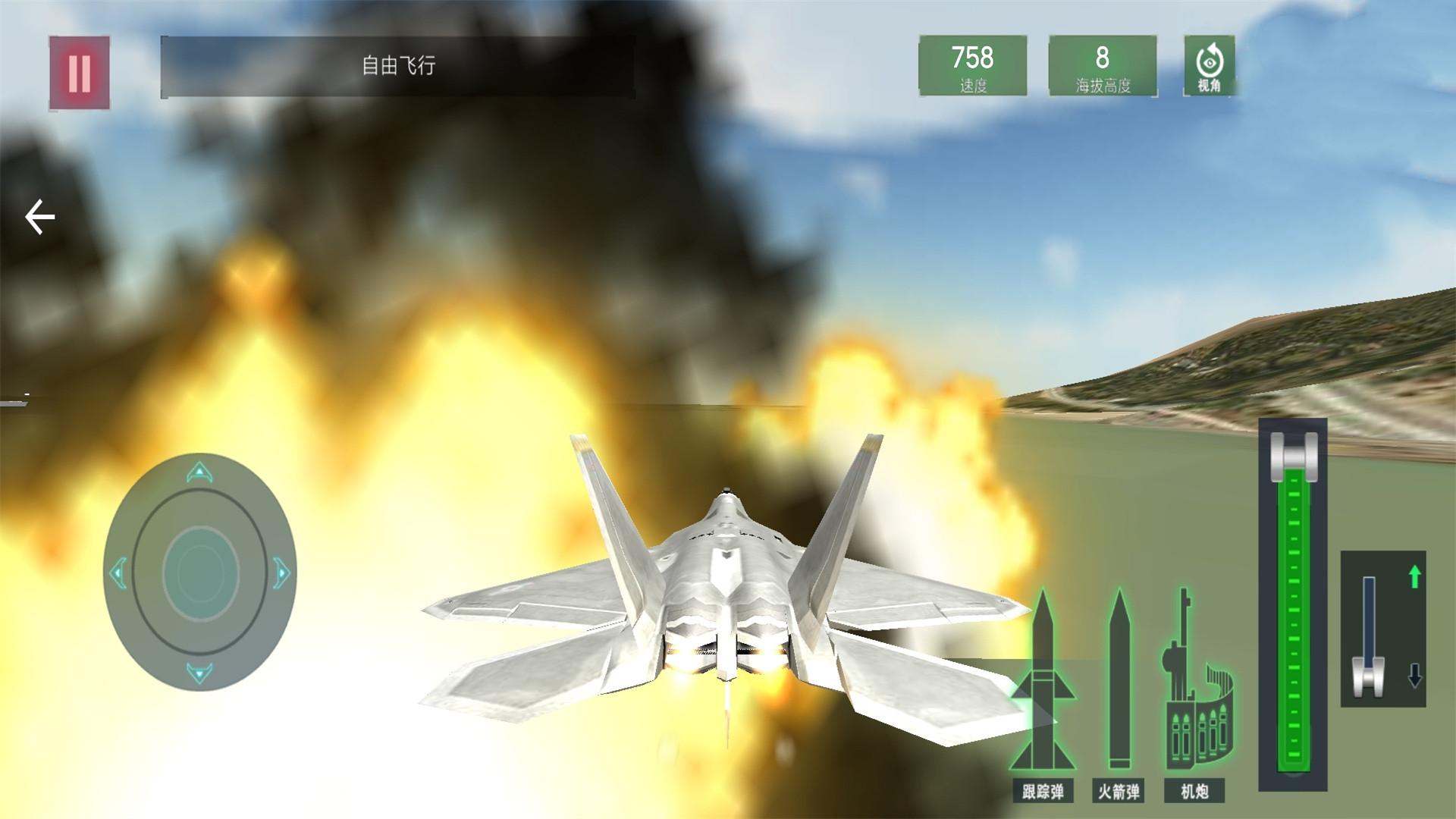Image resolution: width=1456 pixels, height=819 pixels.
Task: Tap the joystick's up arrow
Action: 199,474
